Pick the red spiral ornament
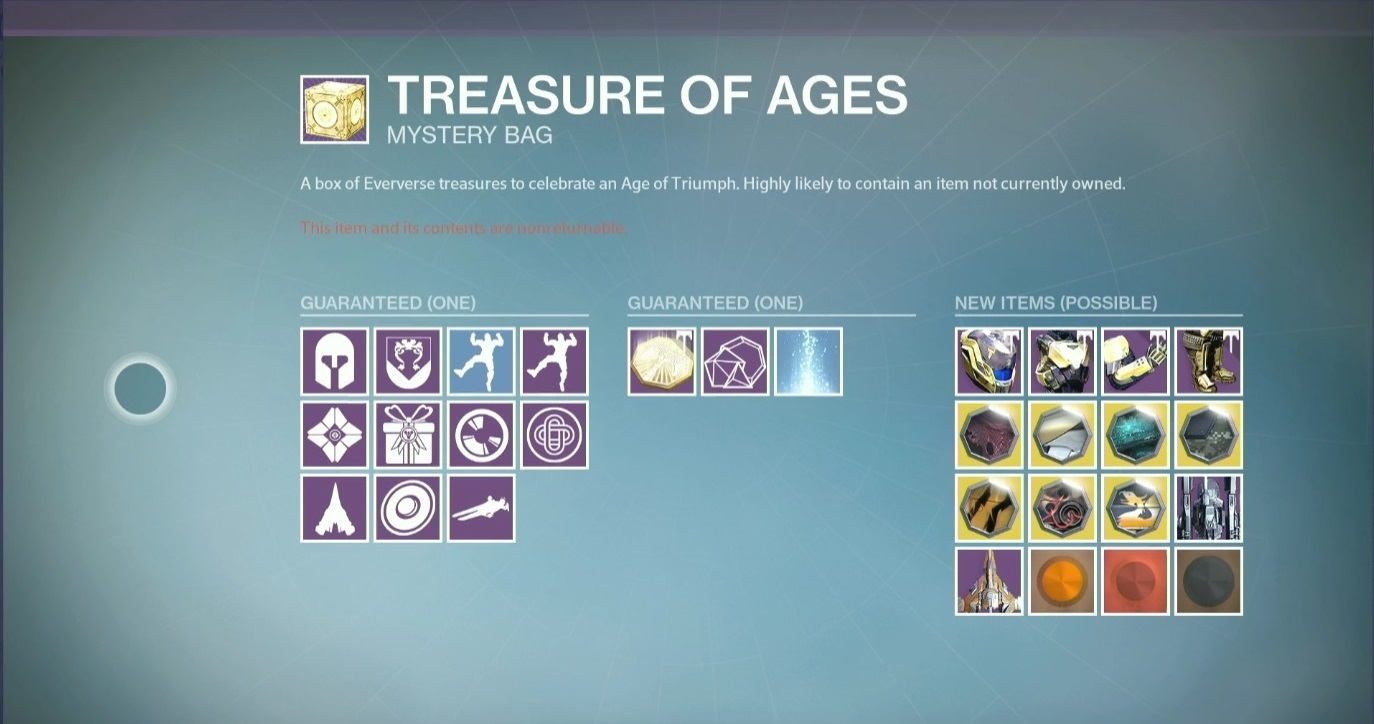1374x724 pixels. pyautogui.click(x=1062, y=508)
